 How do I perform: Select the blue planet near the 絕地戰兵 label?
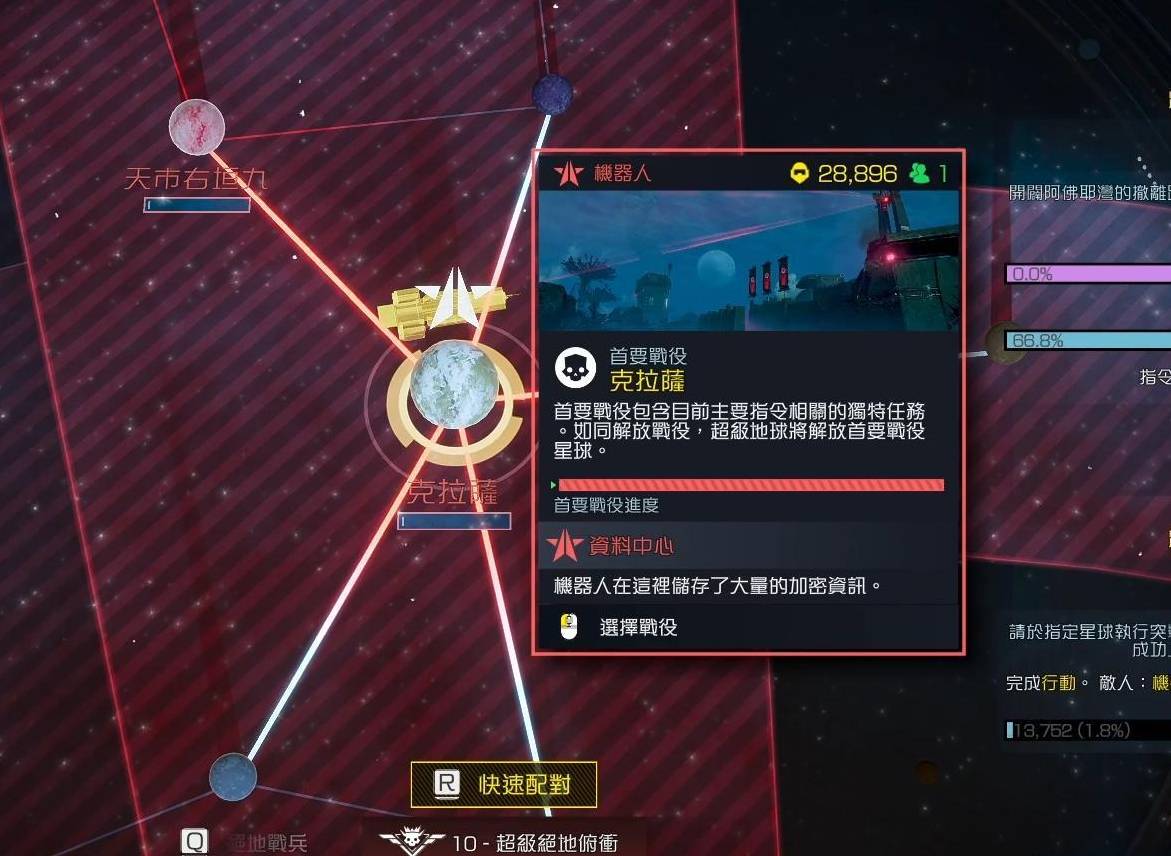[233, 776]
